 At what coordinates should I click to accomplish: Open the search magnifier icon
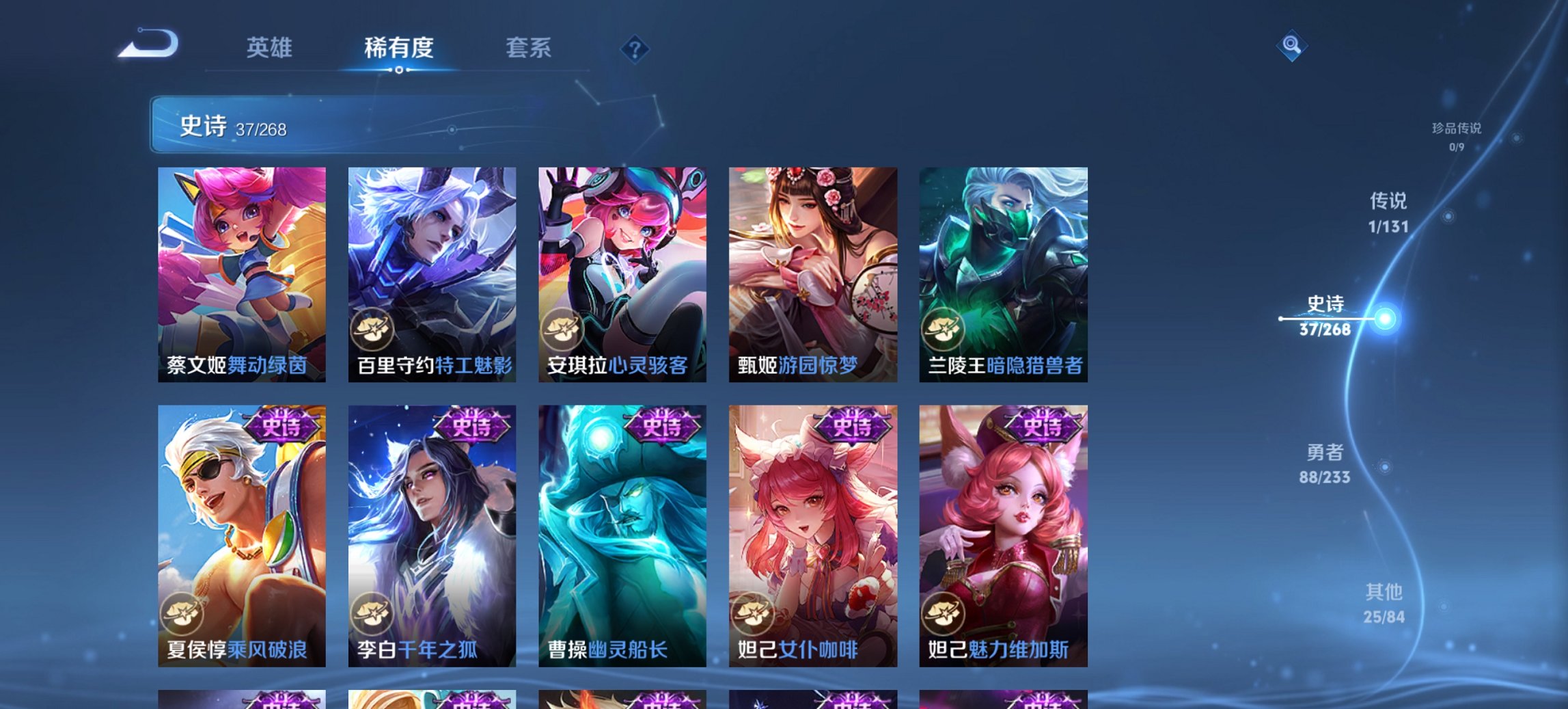(x=1291, y=47)
